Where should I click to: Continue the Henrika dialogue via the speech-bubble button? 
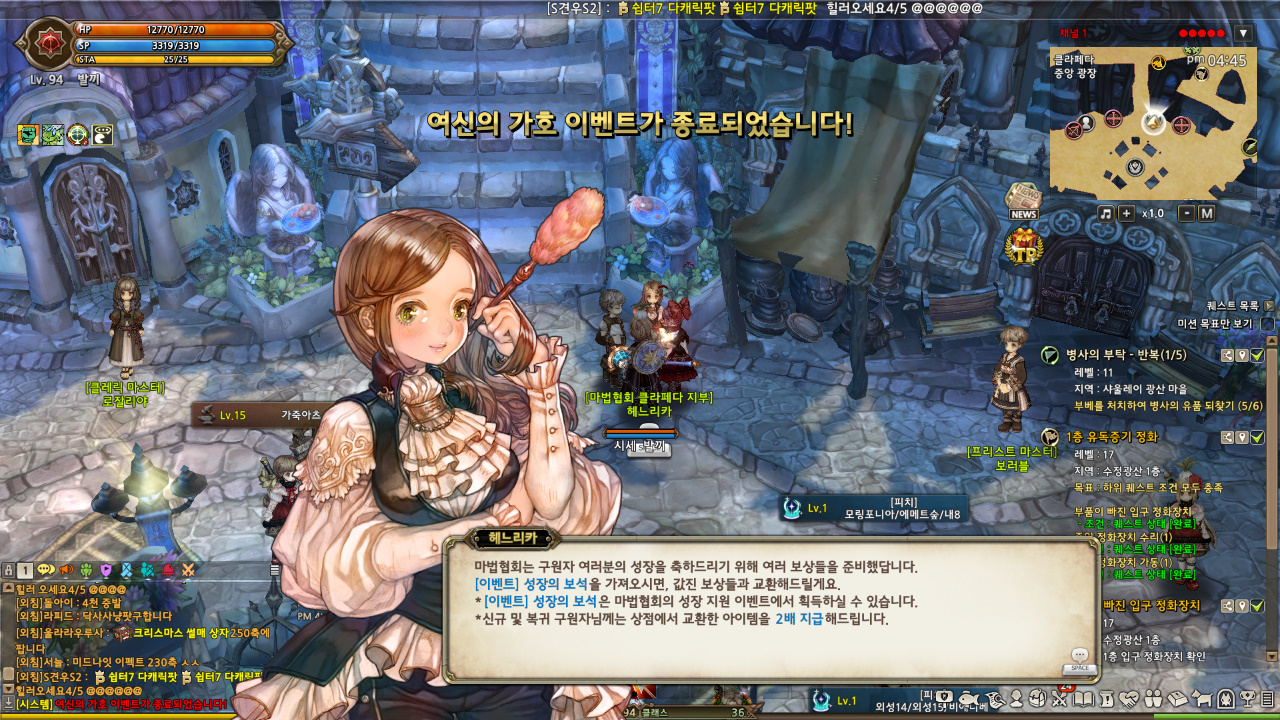(1079, 655)
